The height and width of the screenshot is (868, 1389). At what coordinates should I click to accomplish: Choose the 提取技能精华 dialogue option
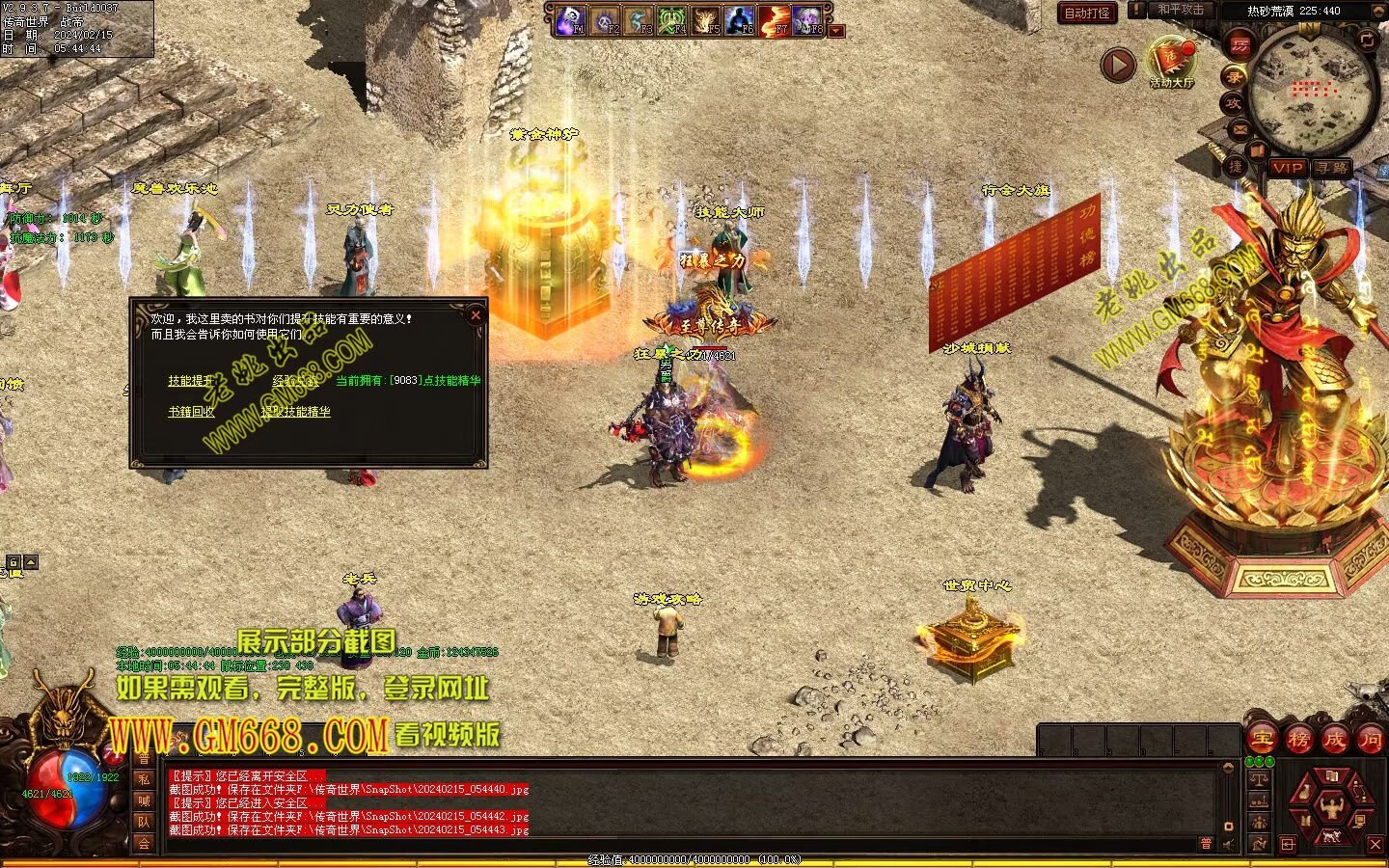pyautogui.click(x=295, y=412)
